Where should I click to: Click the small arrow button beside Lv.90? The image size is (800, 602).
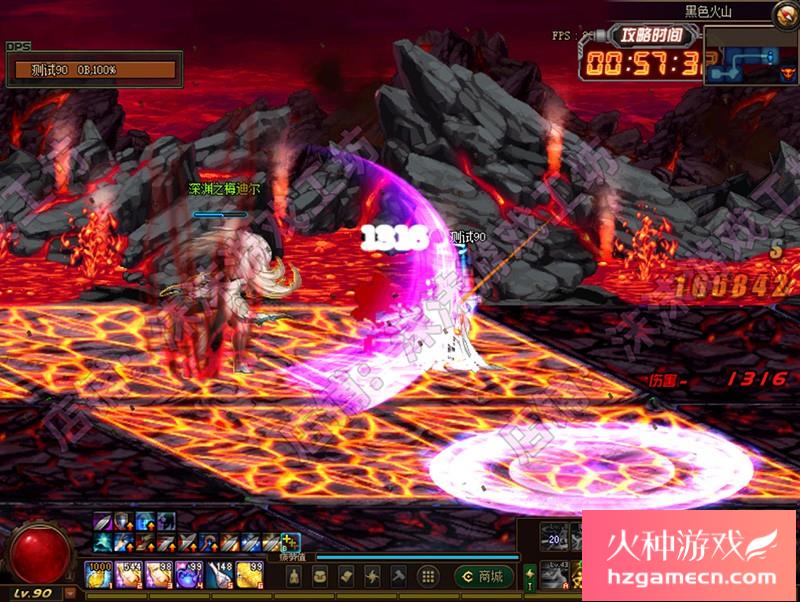pos(71,593)
